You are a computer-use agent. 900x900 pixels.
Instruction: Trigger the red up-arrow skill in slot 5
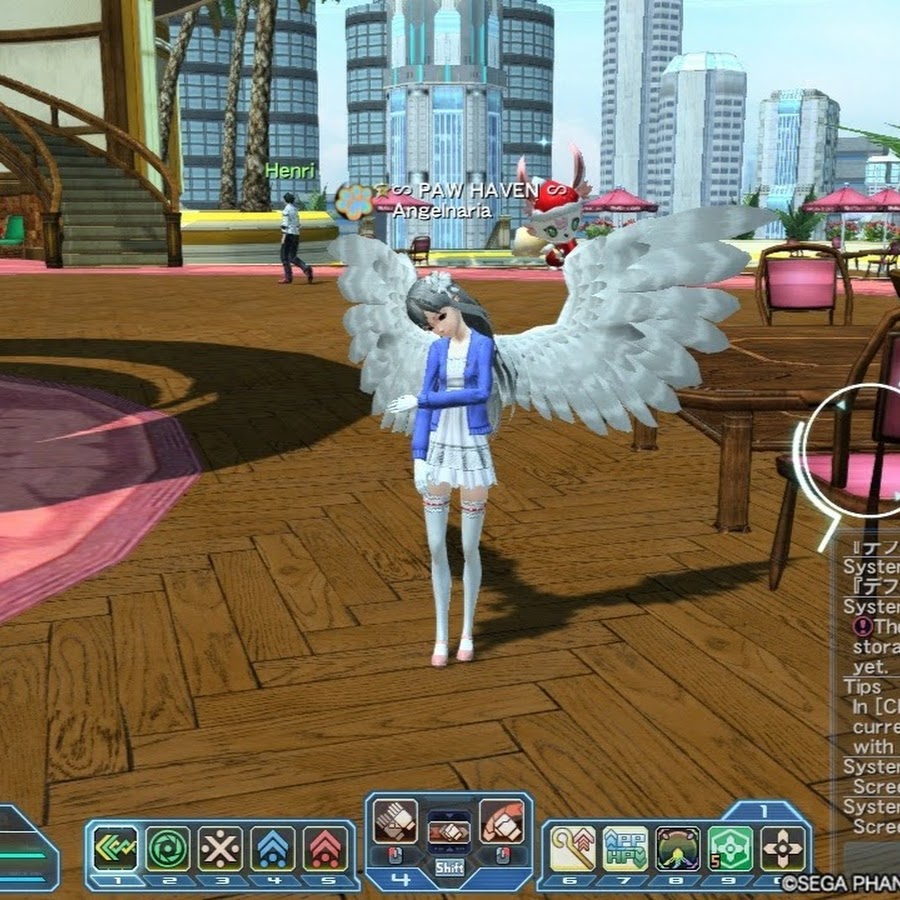pyautogui.click(x=325, y=849)
